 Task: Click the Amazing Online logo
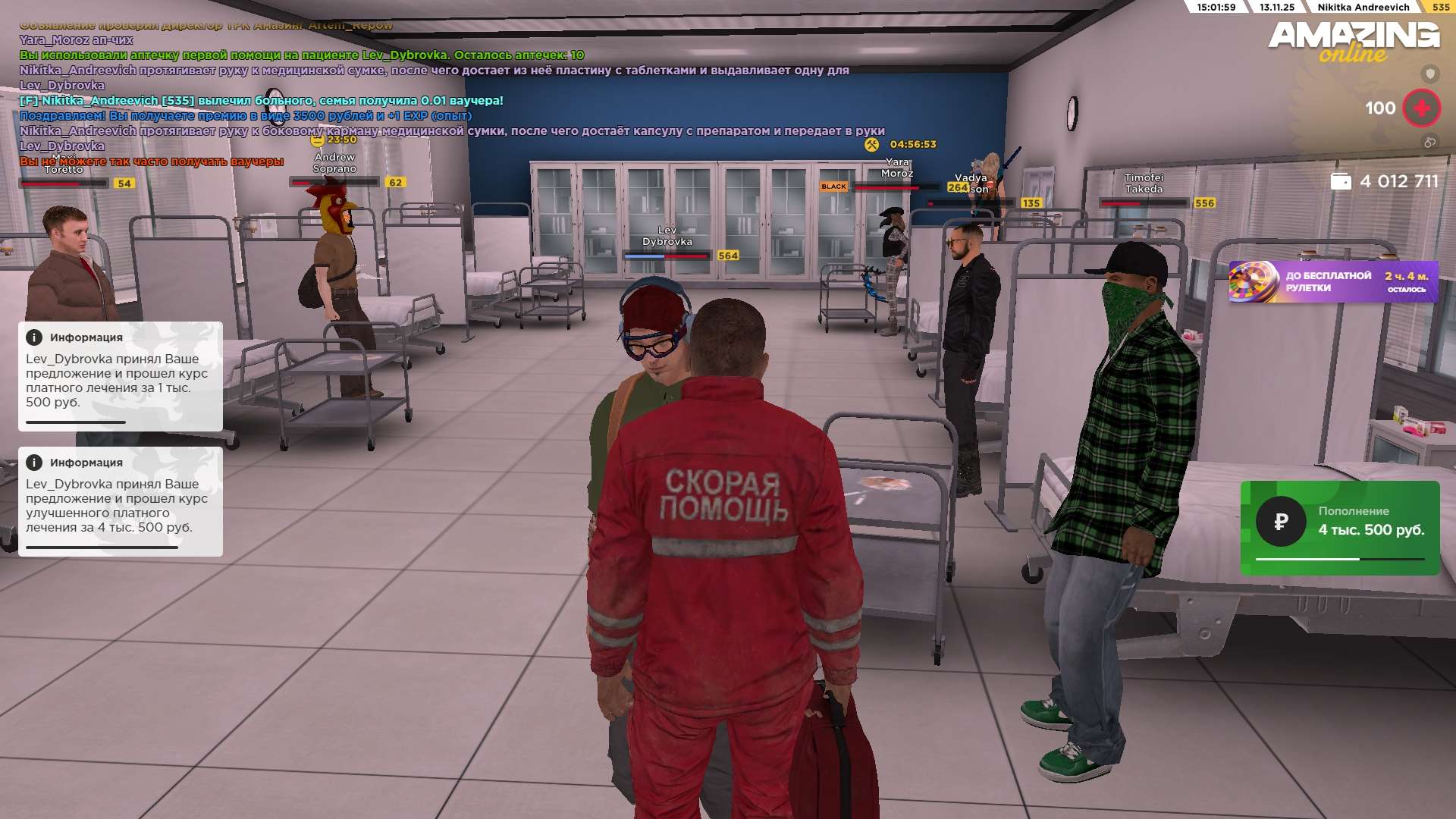pyautogui.click(x=1353, y=42)
